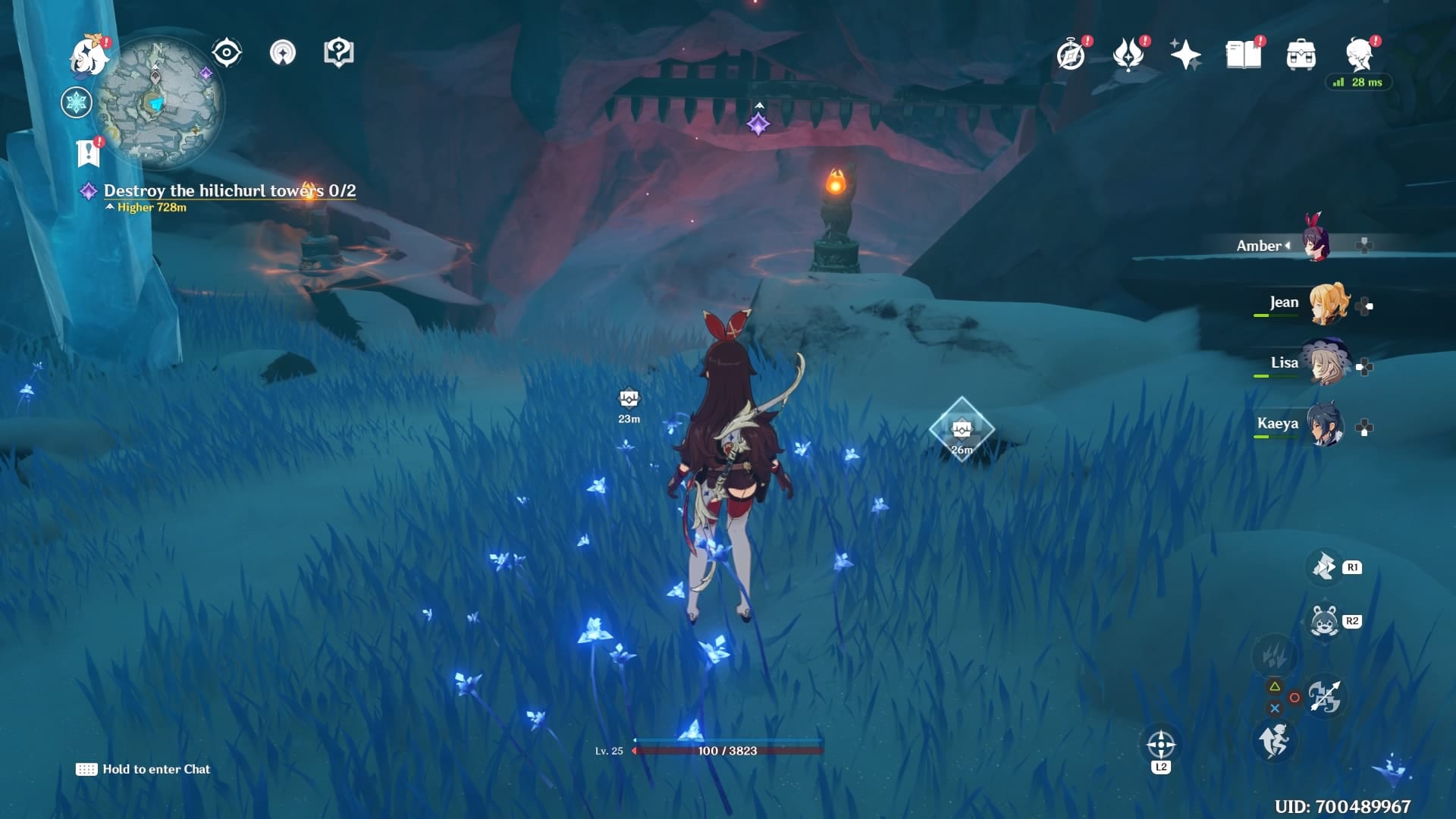Open the Wish menu star icon

(x=1187, y=53)
